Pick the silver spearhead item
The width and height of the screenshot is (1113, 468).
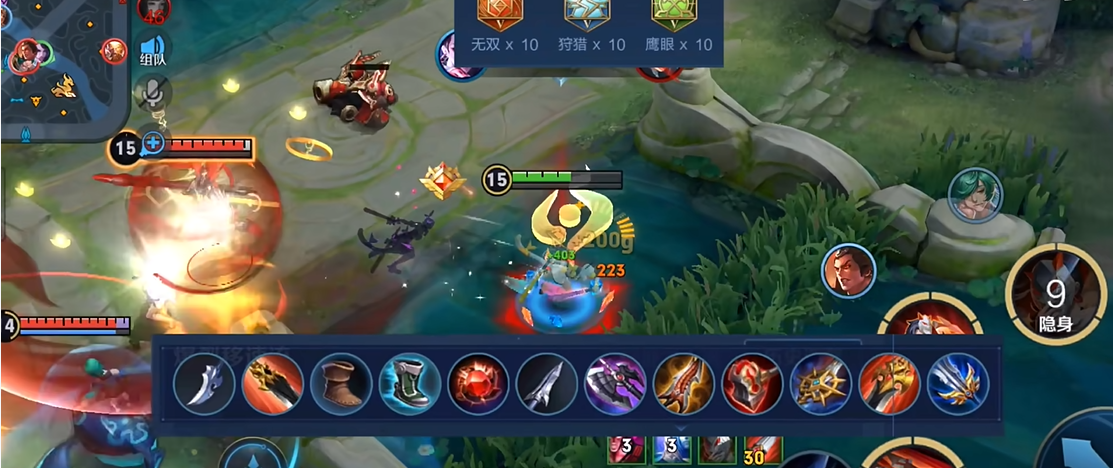coord(547,384)
